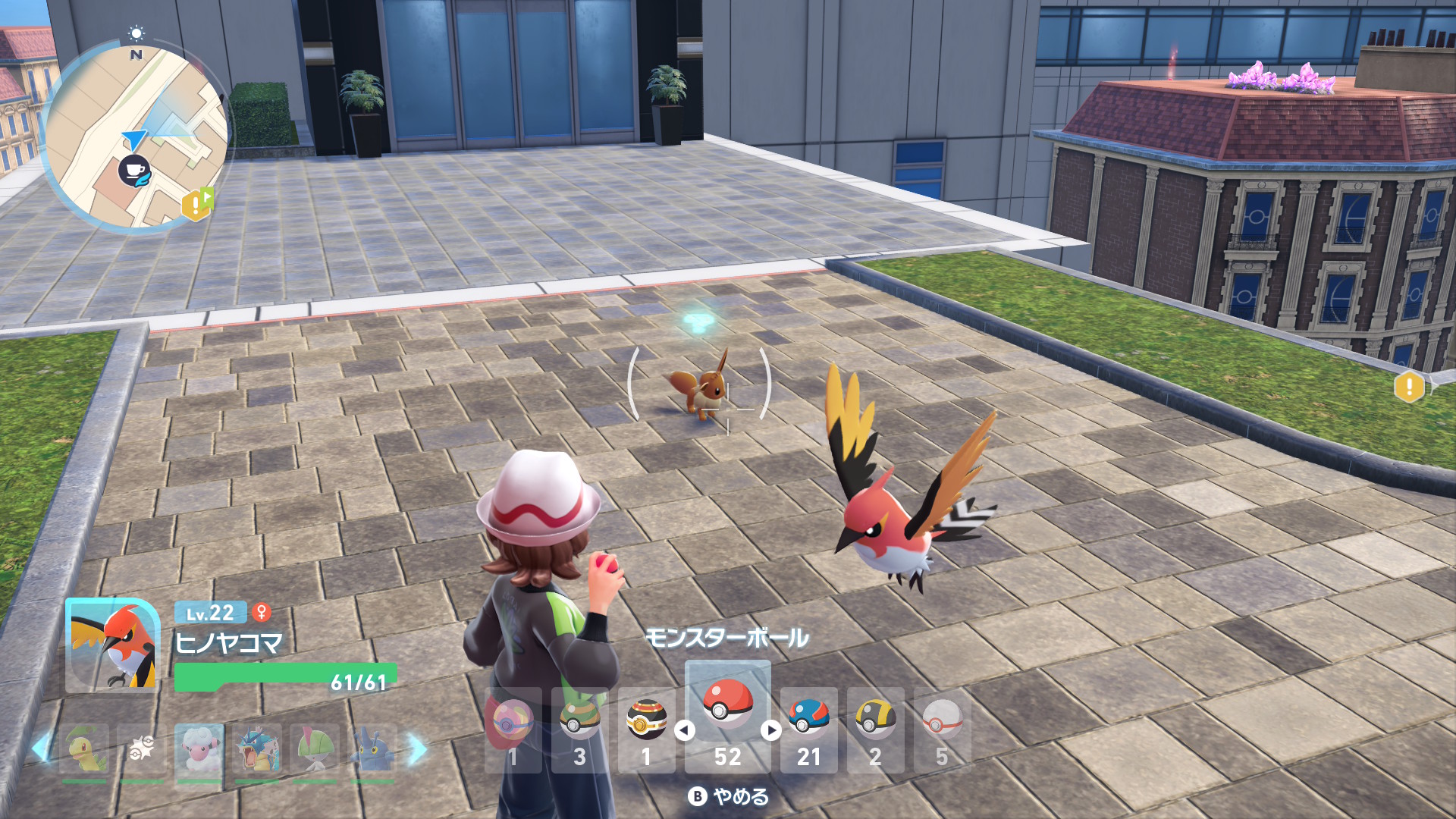
Task: Select the orange quest marker on minimap edge
Action: [x=196, y=204]
